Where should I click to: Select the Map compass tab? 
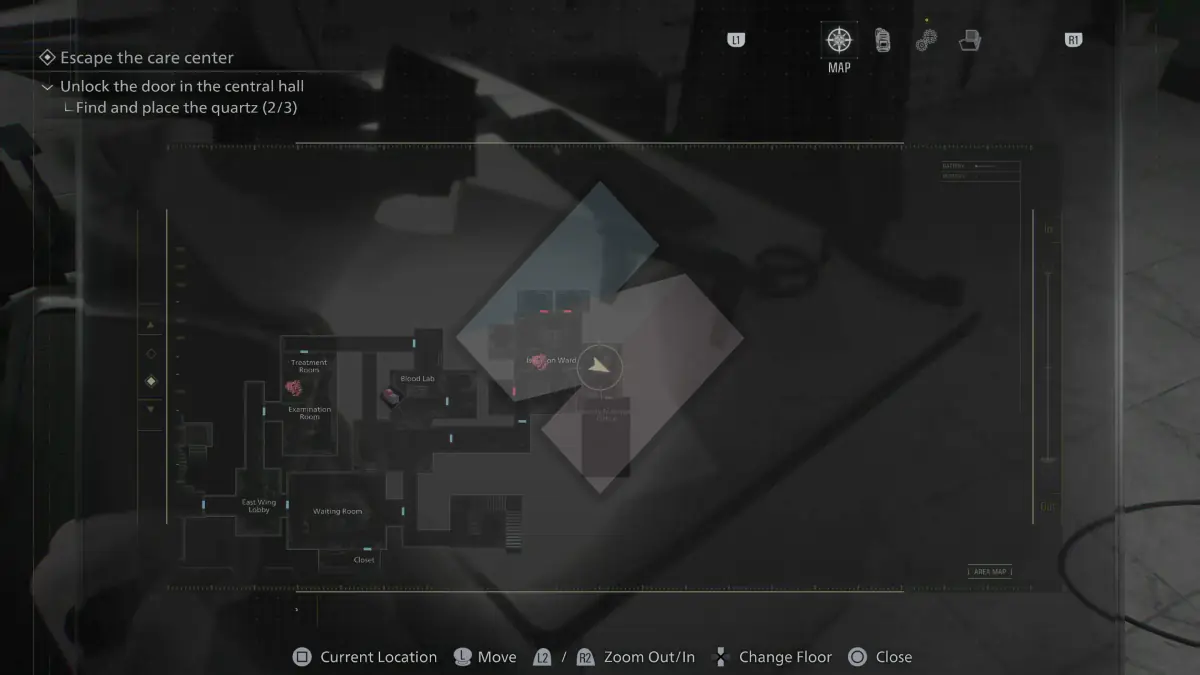coord(839,41)
